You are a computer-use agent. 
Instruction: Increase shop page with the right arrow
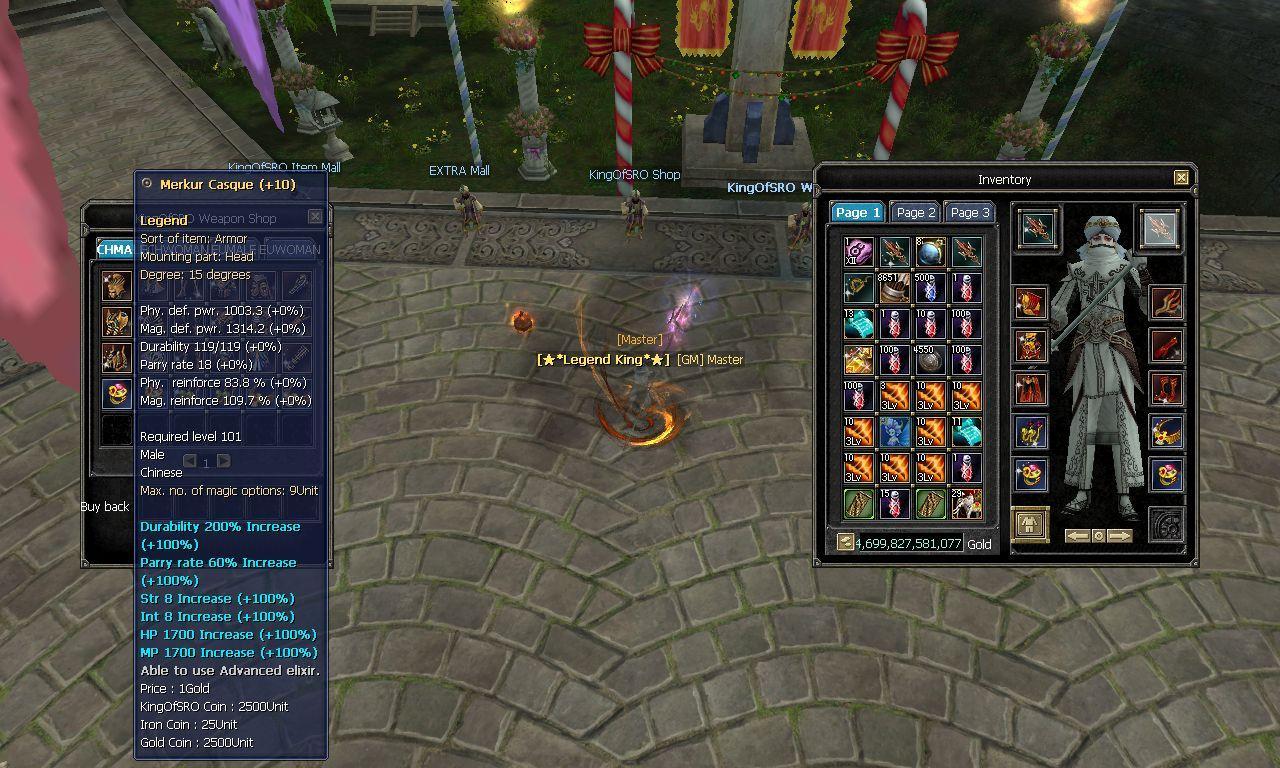224,461
